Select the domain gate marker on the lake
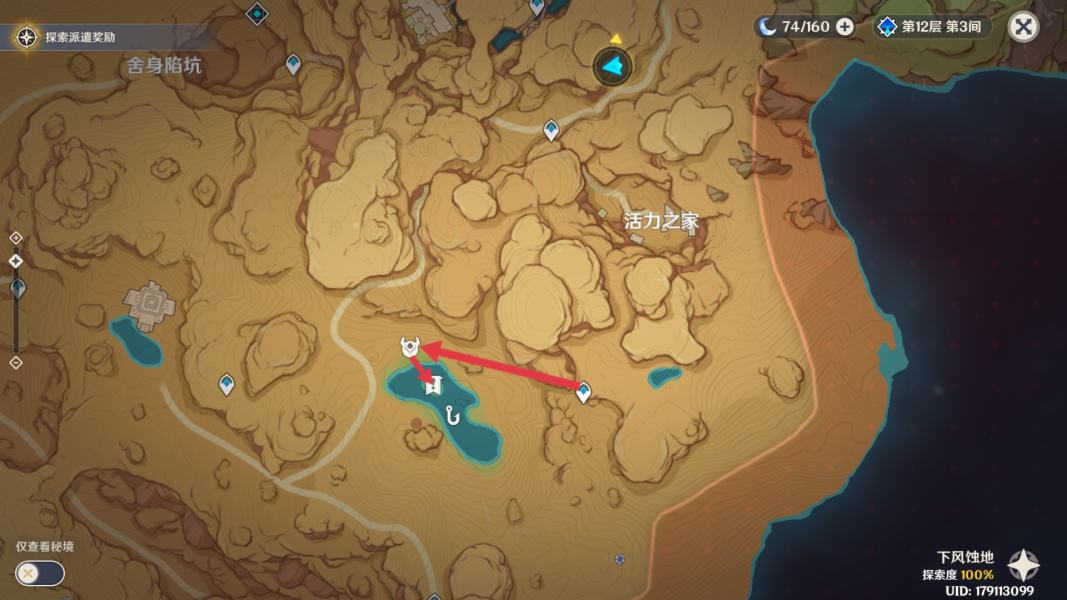The height and width of the screenshot is (600, 1067). (433, 384)
